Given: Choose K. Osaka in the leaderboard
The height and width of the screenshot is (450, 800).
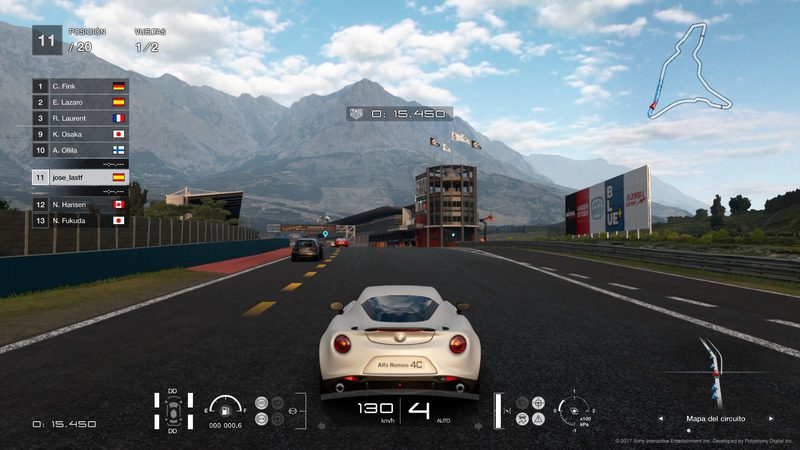Looking at the screenshot, I should click(80, 134).
